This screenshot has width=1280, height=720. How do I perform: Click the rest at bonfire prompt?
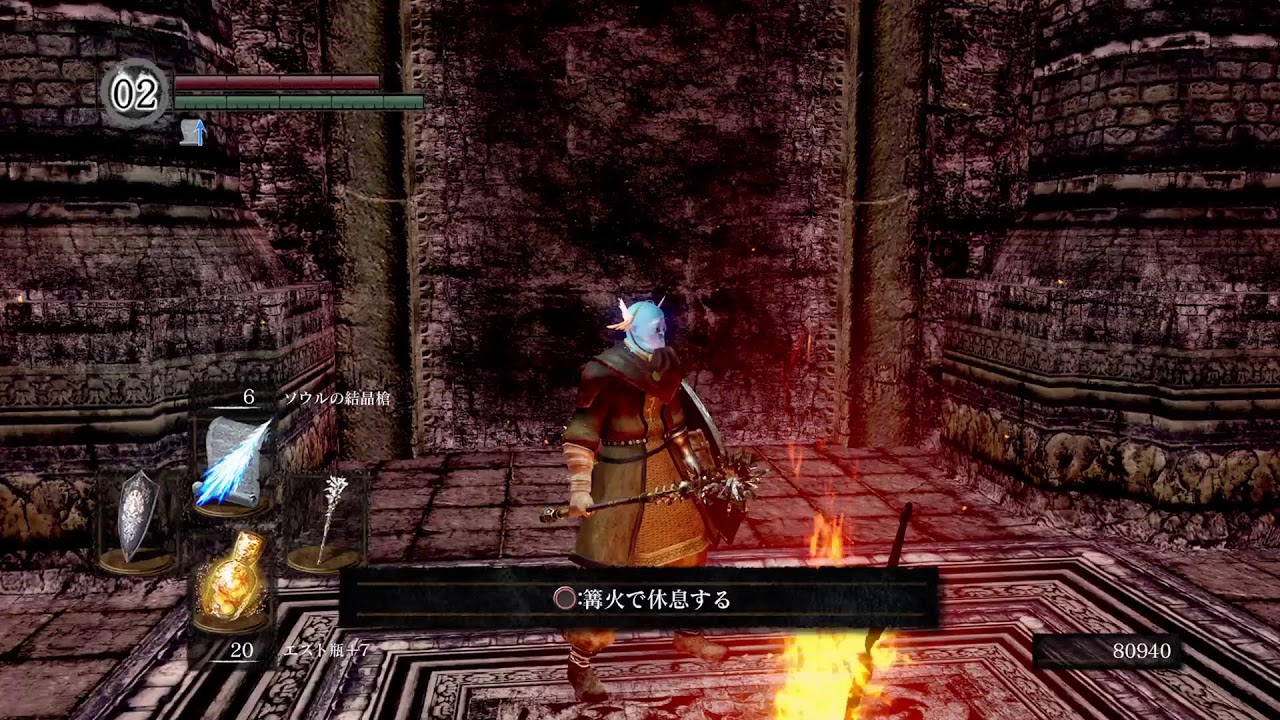[640, 599]
